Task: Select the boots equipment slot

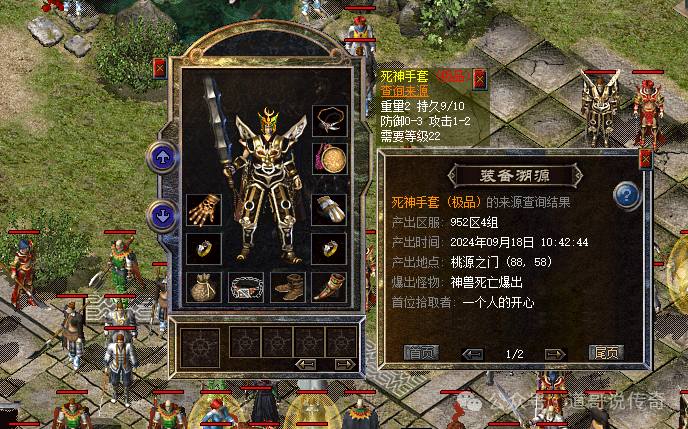Action: click(287, 287)
